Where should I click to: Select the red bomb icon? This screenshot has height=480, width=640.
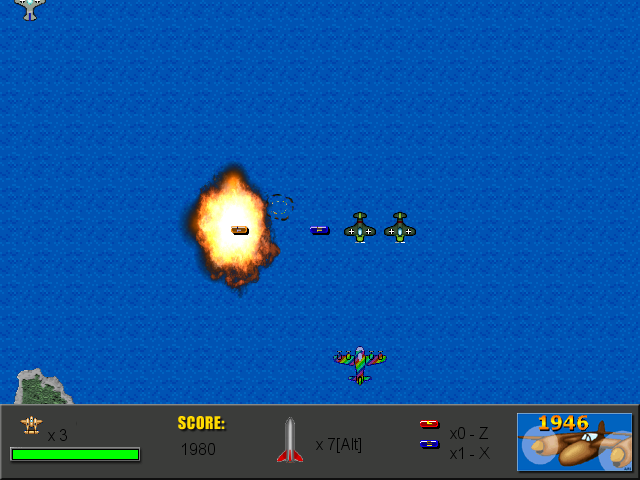[429, 424]
